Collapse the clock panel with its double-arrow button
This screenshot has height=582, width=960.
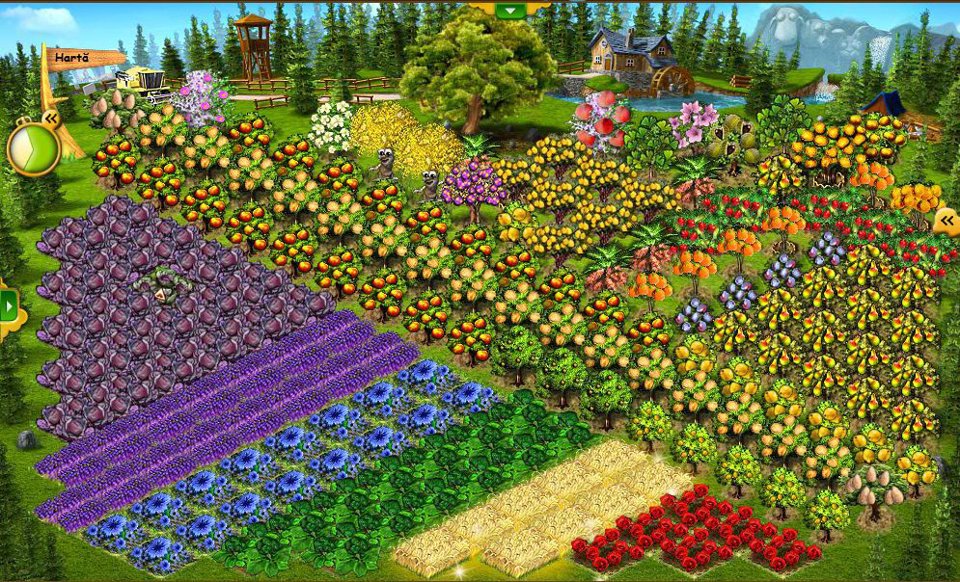coord(50,118)
